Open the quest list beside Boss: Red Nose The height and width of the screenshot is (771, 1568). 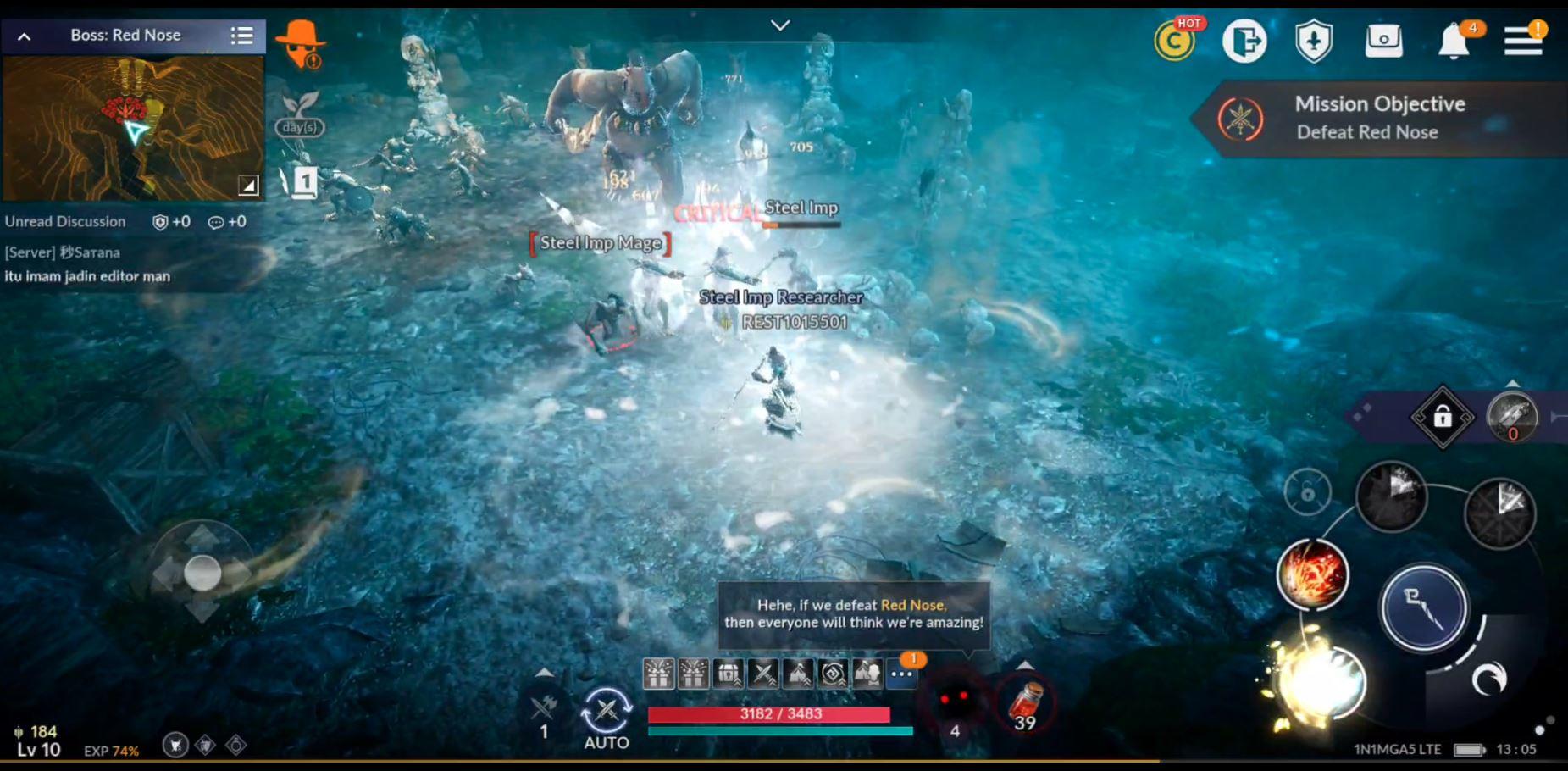pyautogui.click(x=242, y=36)
